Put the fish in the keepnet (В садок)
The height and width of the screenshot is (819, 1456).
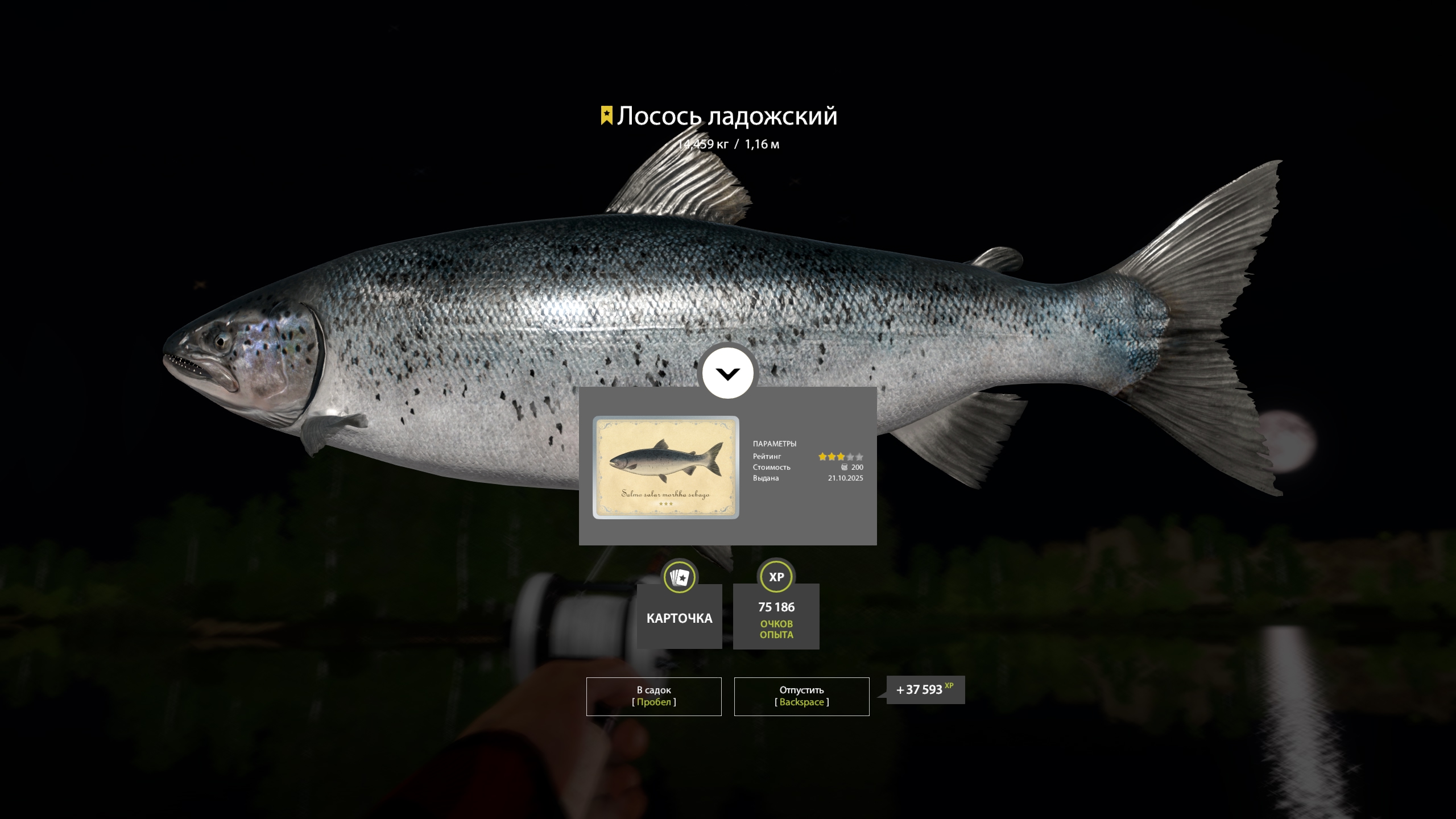pyautogui.click(x=653, y=696)
